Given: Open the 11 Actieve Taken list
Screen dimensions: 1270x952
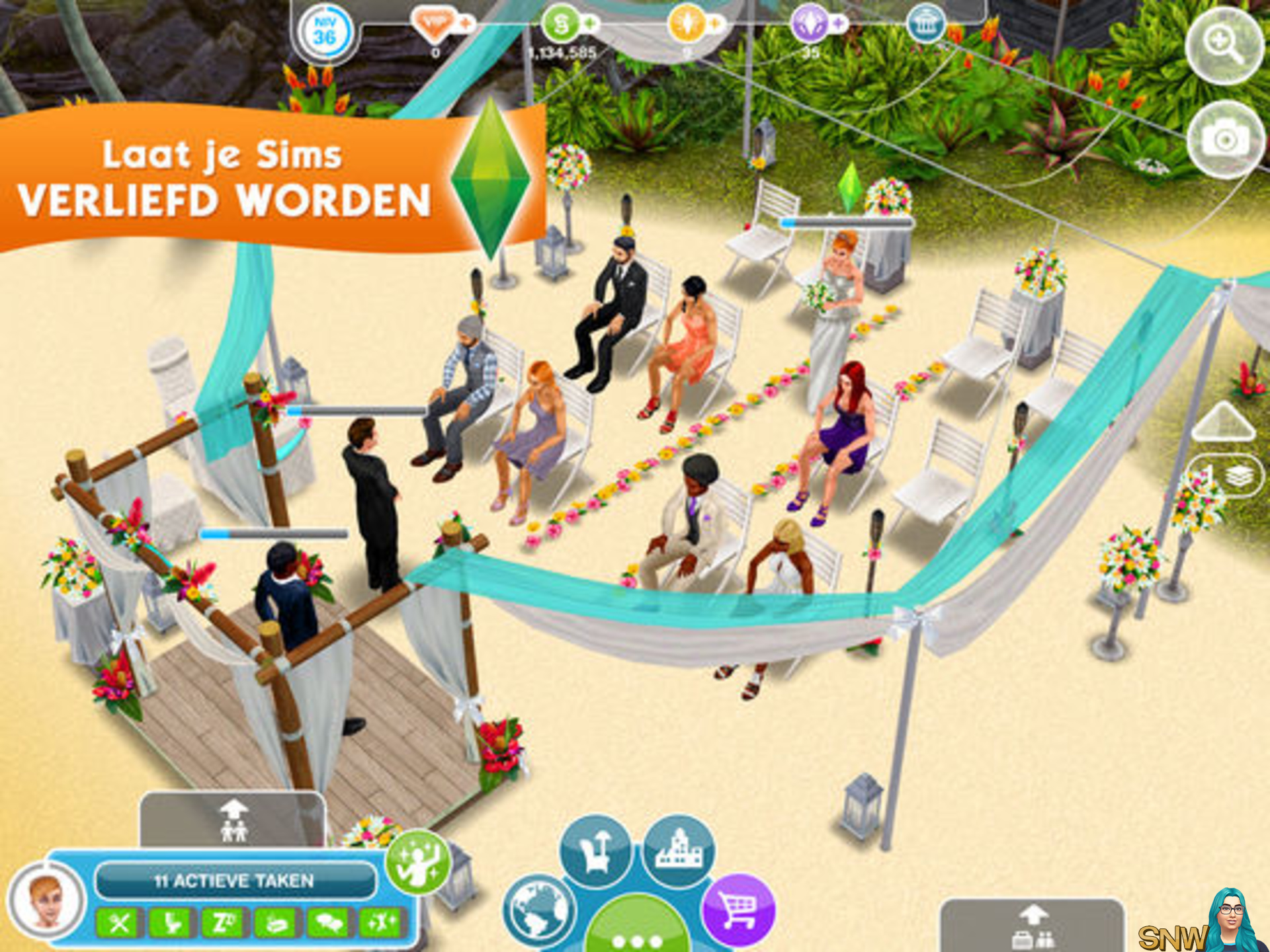Looking at the screenshot, I should point(234,881).
